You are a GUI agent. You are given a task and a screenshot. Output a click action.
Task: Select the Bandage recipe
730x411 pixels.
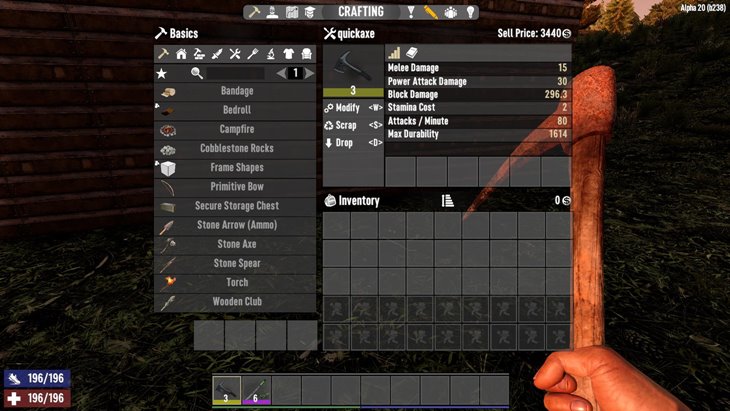coord(236,91)
